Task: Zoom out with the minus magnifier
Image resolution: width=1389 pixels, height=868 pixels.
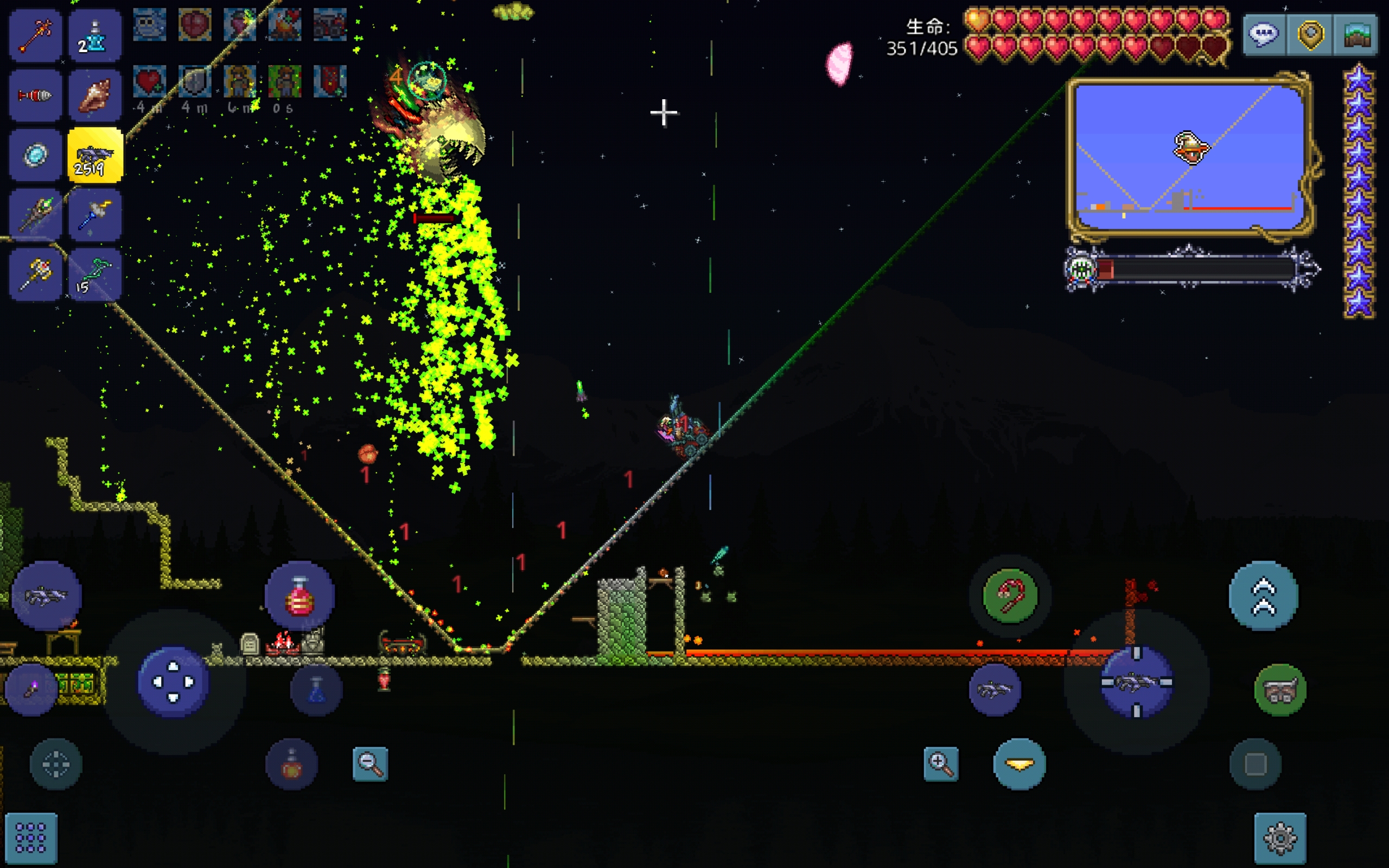Action: 370,763
